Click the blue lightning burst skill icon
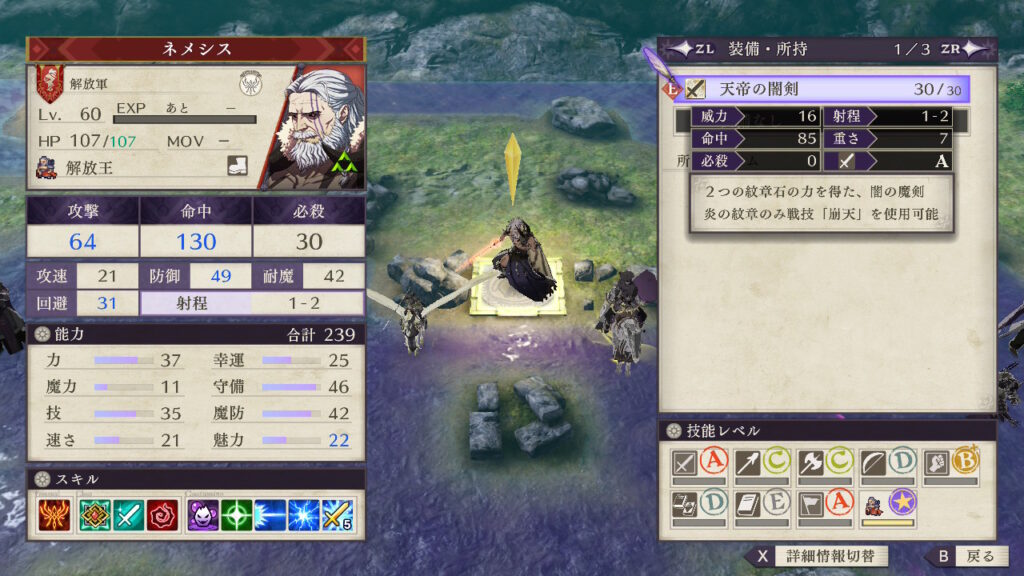1024x576 pixels. click(x=304, y=515)
